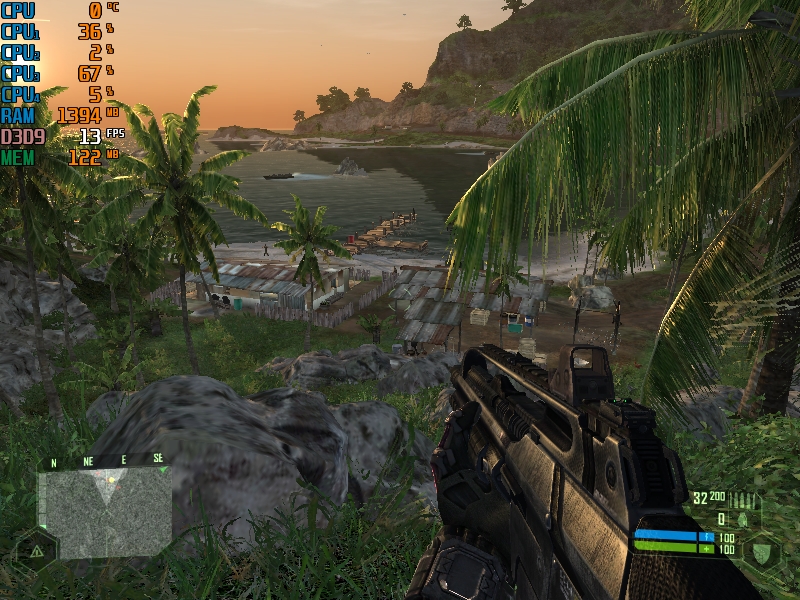Select the grenade icon
Viewport: 800px width, 600px height.
tap(741, 519)
